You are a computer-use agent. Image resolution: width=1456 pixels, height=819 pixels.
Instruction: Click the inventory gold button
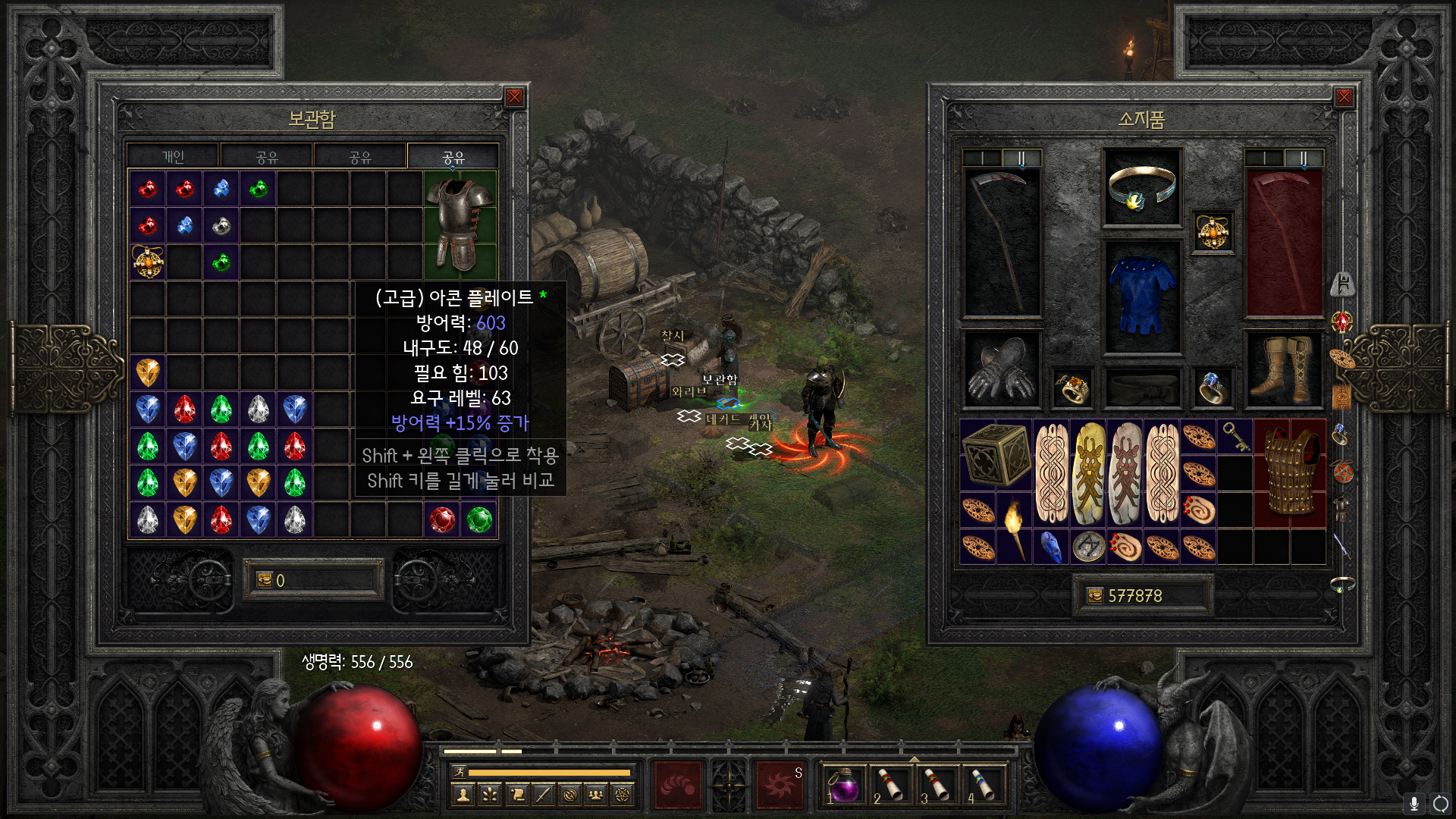point(1095,596)
